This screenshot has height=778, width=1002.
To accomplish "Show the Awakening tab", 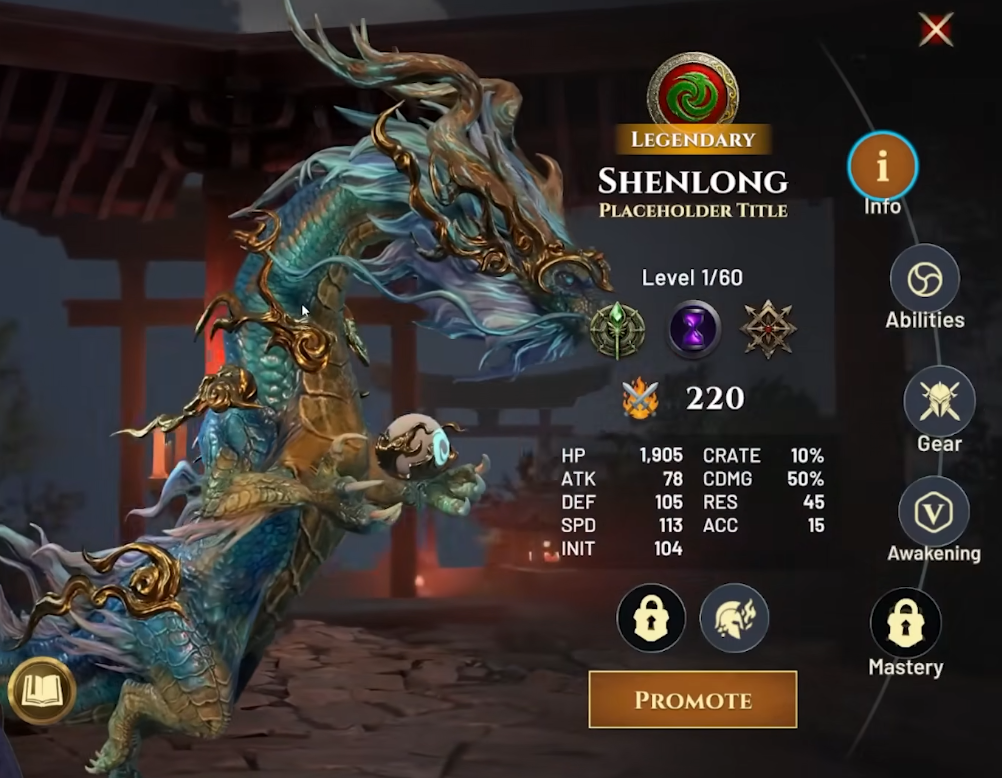I will (x=933, y=512).
